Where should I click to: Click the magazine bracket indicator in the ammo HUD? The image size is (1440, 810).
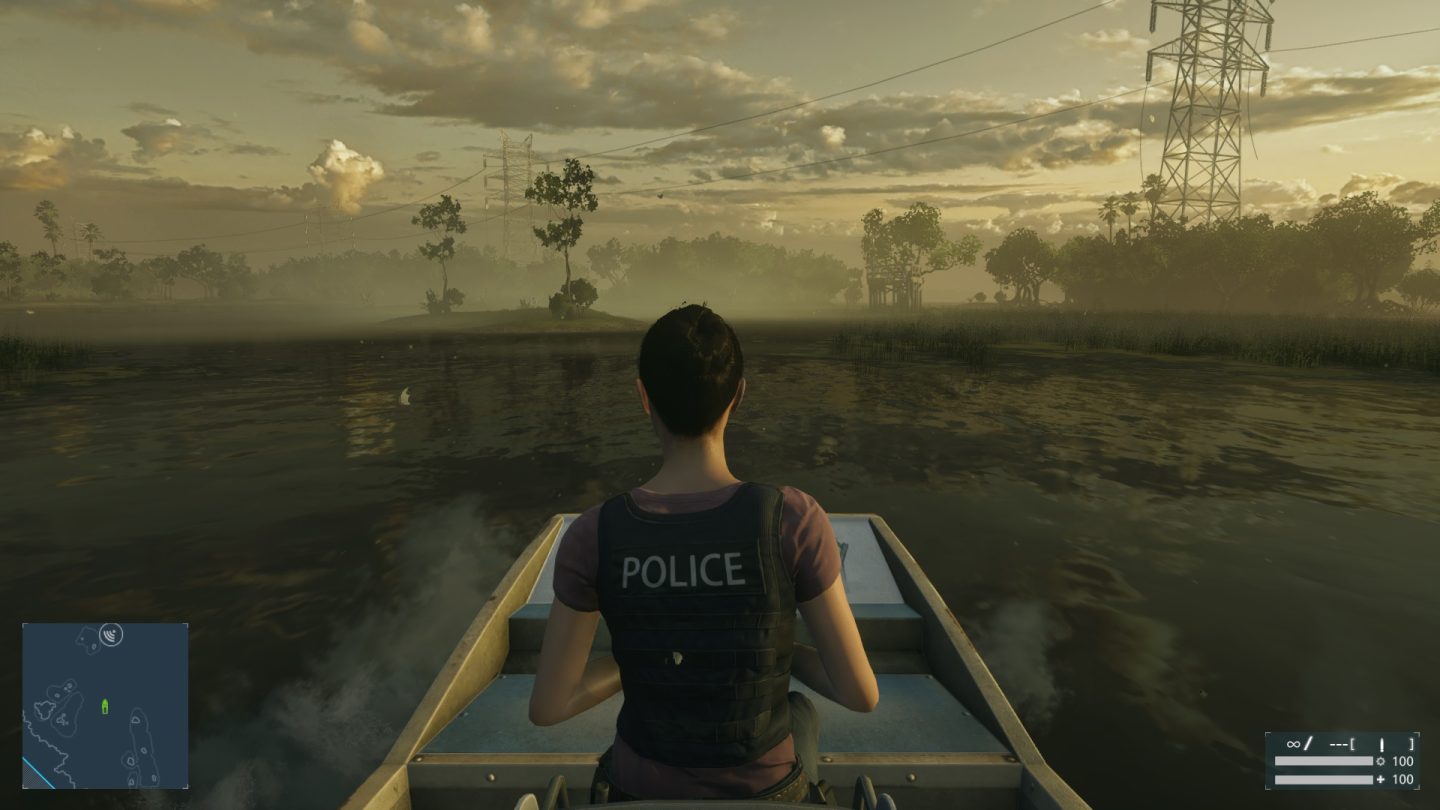coord(1353,745)
